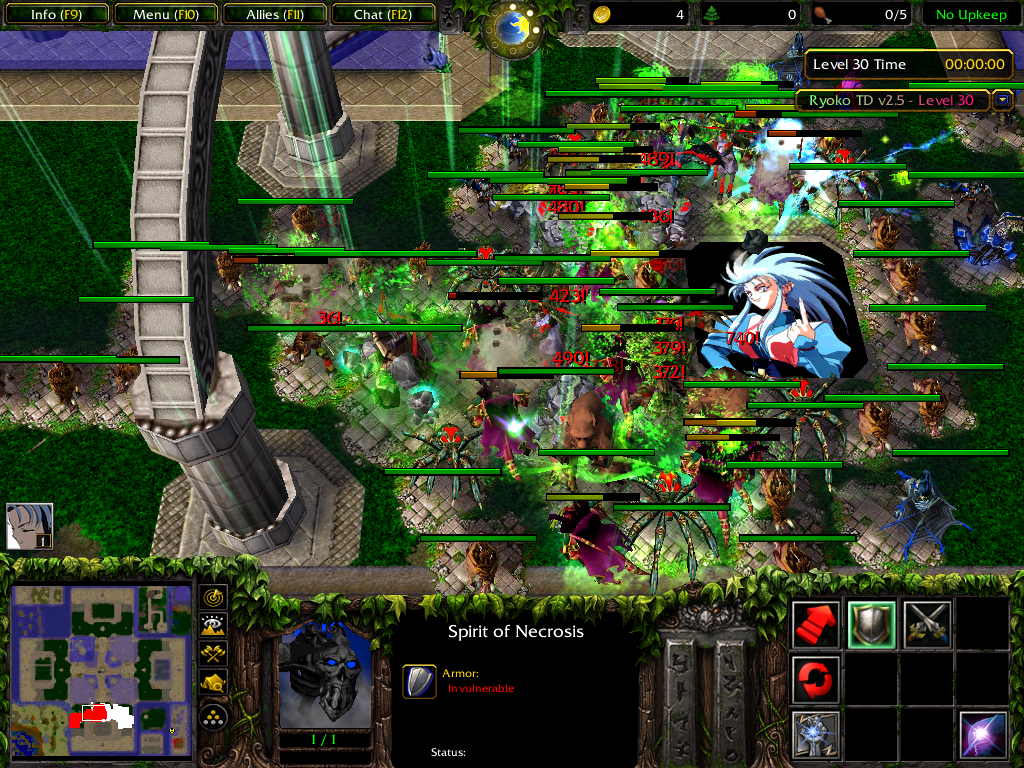Activate the purple energy orb ability

click(x=982, y=734)
